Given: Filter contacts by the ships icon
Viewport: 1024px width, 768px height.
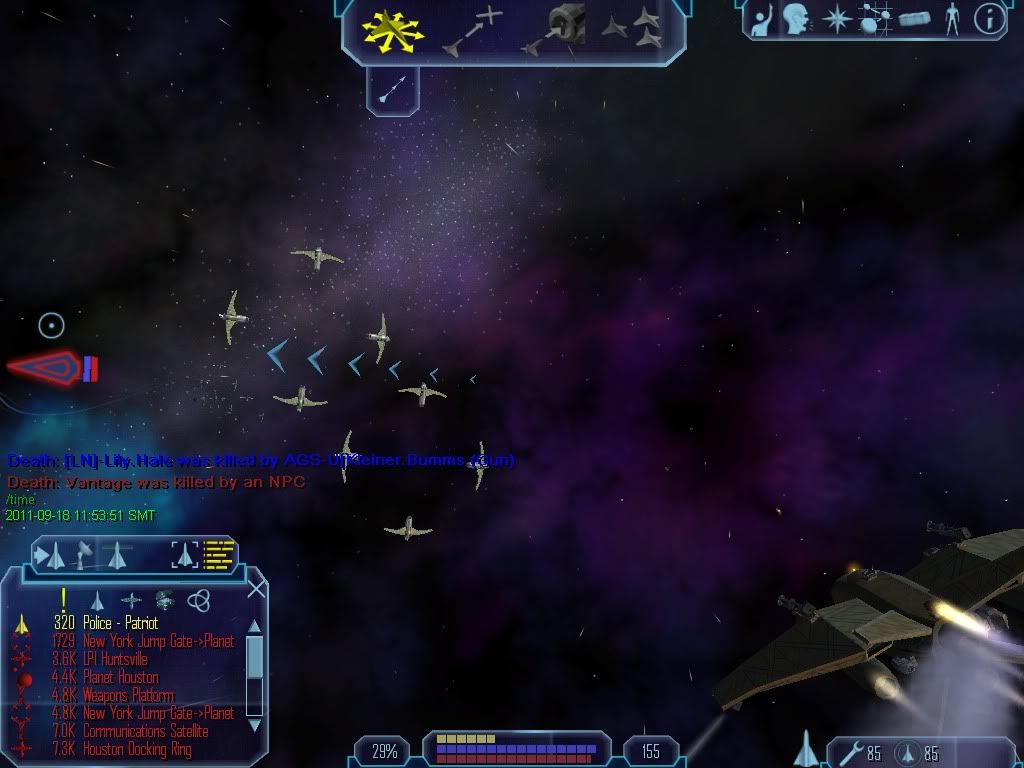Looking at the screenshot, I should 97,600.
